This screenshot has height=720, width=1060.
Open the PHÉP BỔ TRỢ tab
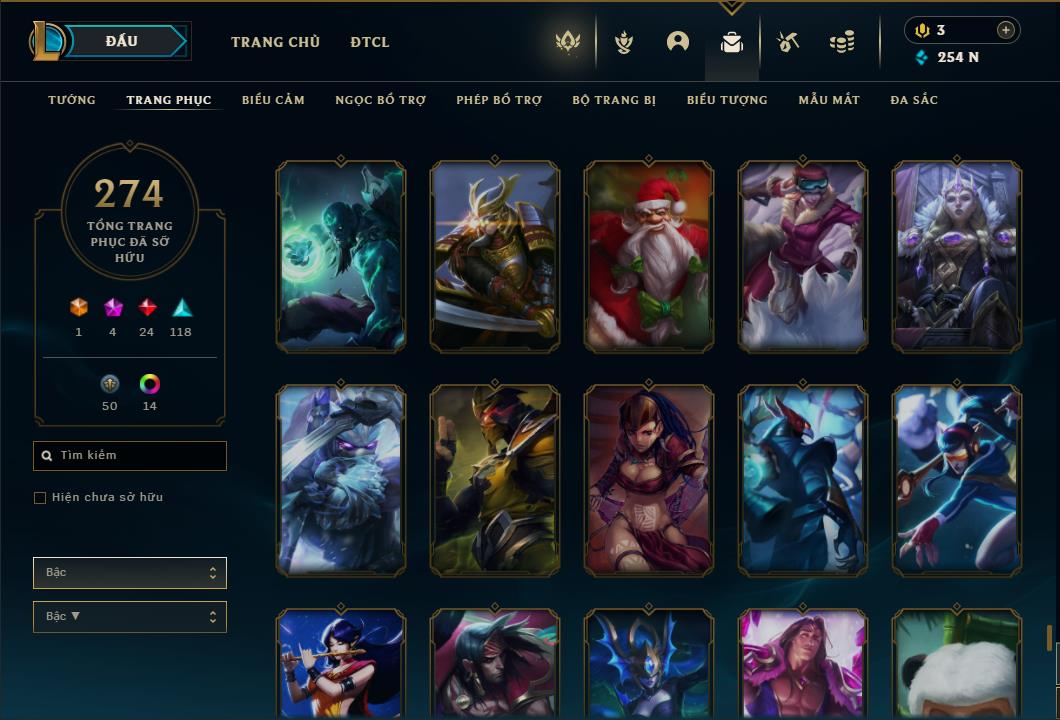coord(499,100)
